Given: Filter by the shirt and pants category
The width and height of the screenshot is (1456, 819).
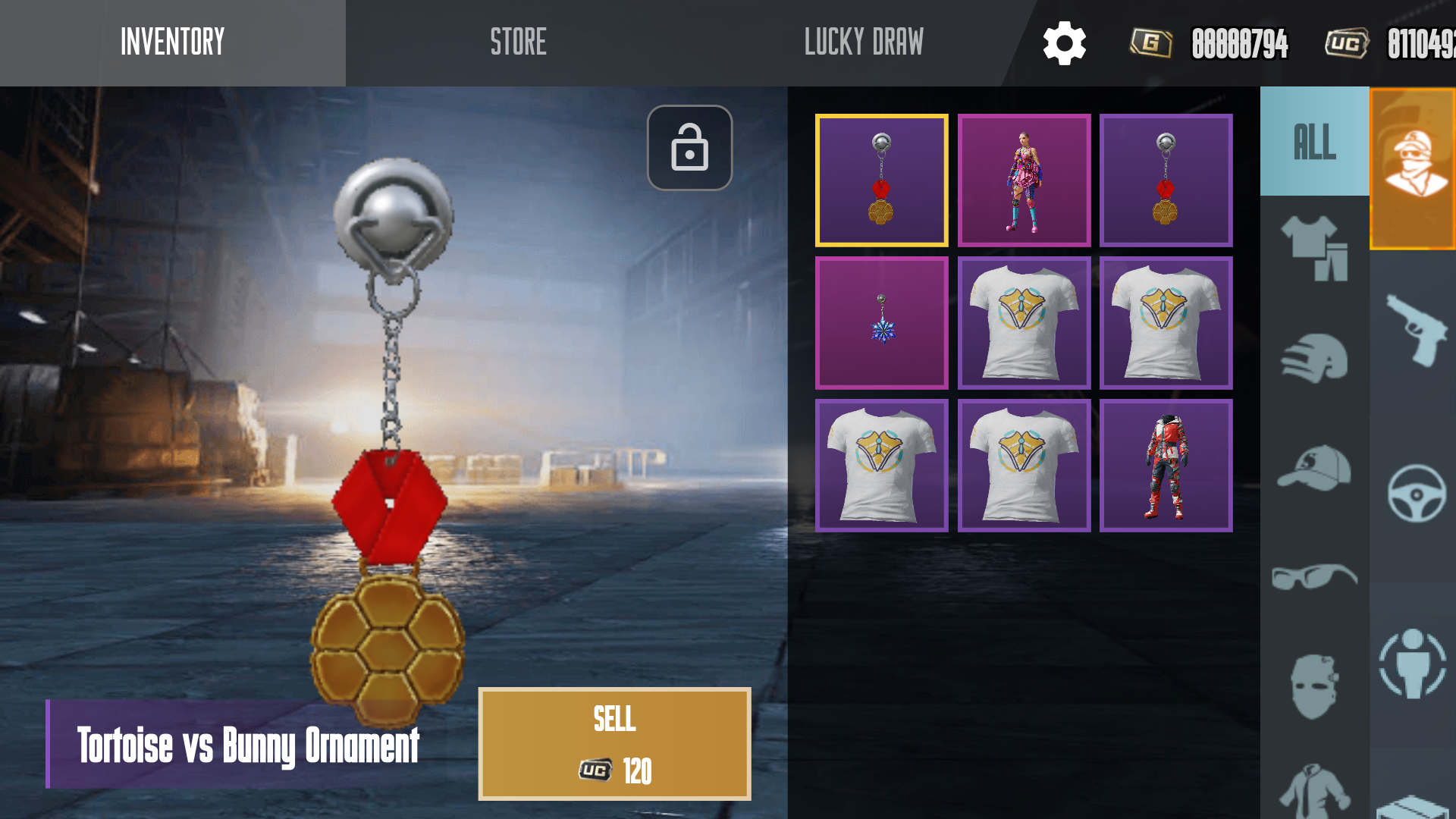Looking at the screenshot, I should pyautogui.click(x=1314, y=248).
